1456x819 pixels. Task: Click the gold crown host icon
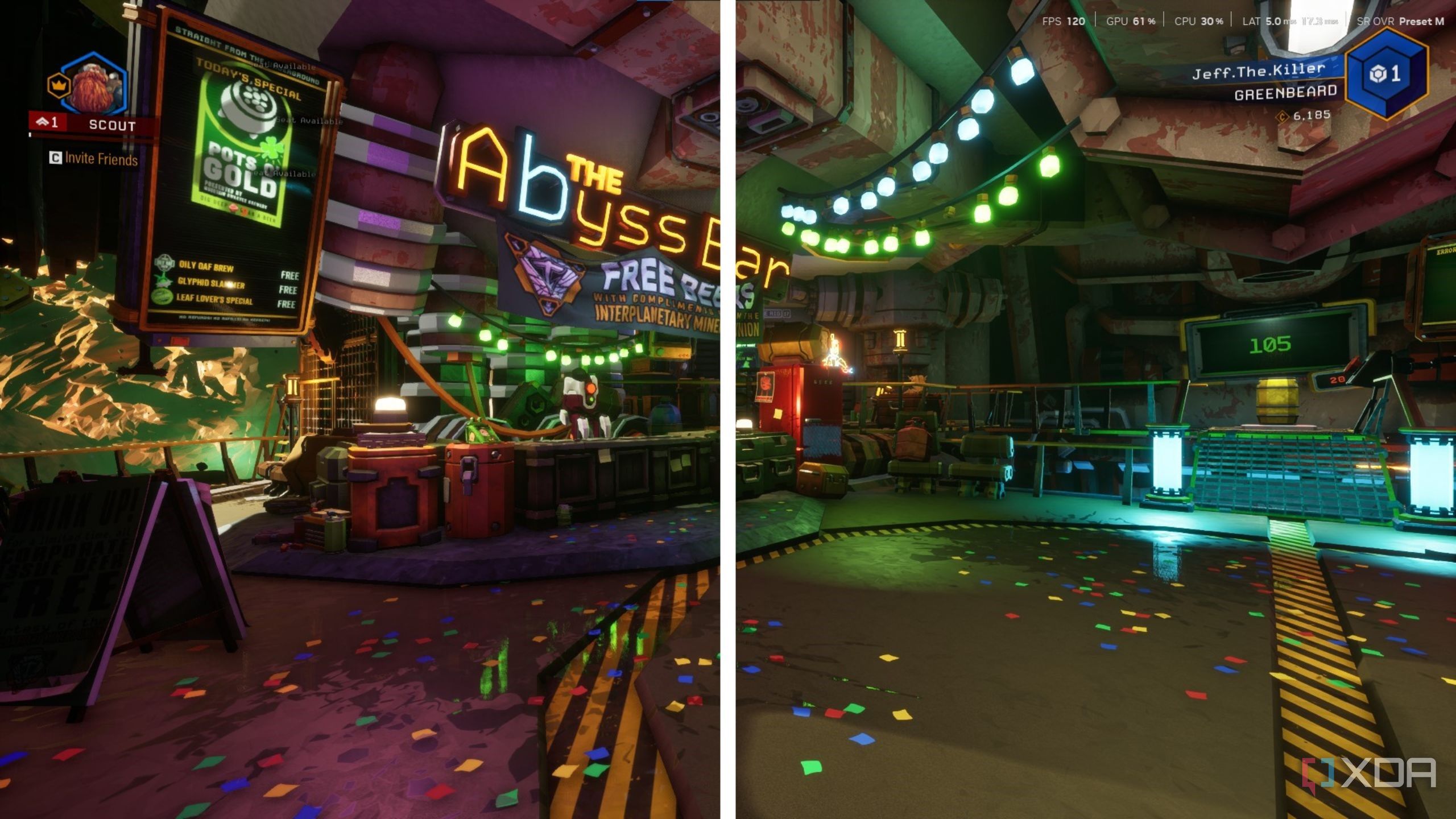click(60, 85)
